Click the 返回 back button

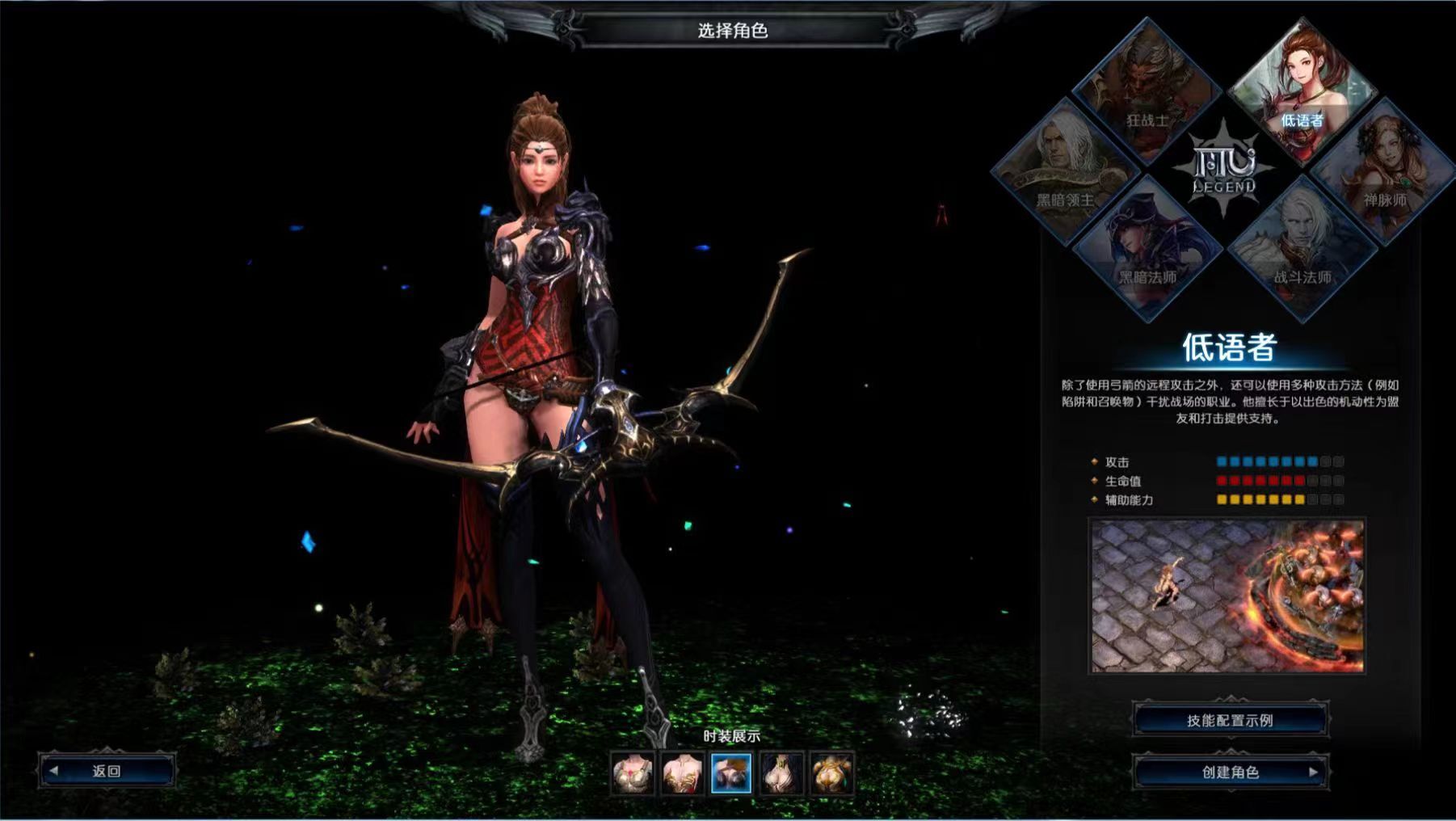[107, 771]
